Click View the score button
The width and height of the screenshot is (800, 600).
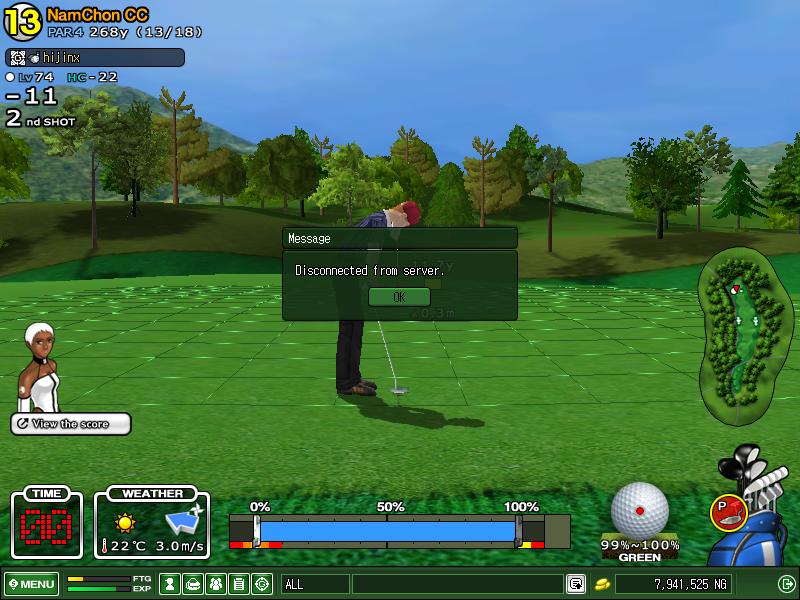tap(71, 424)
